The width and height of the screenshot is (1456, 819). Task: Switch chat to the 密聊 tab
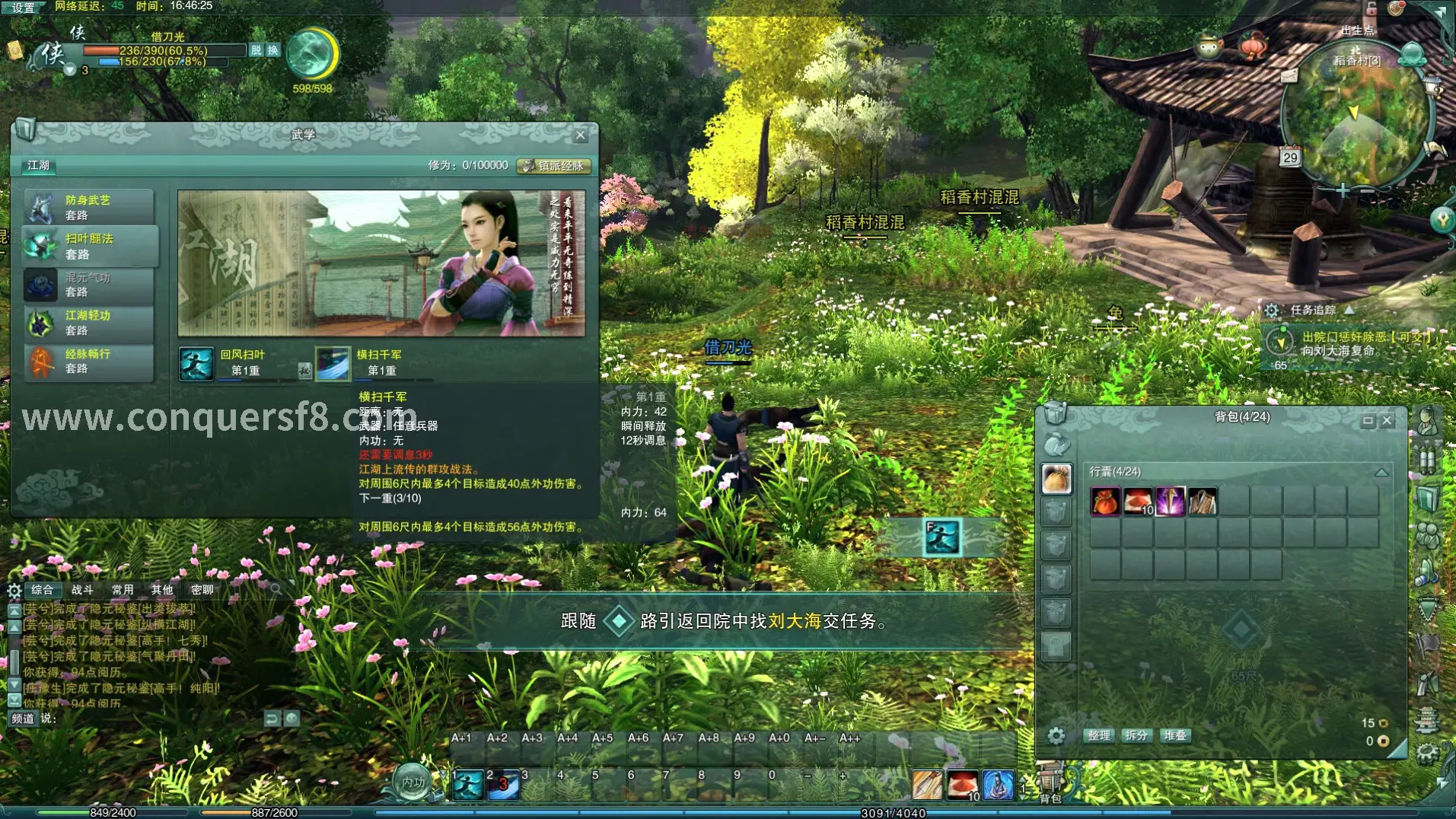click(202, 590)
